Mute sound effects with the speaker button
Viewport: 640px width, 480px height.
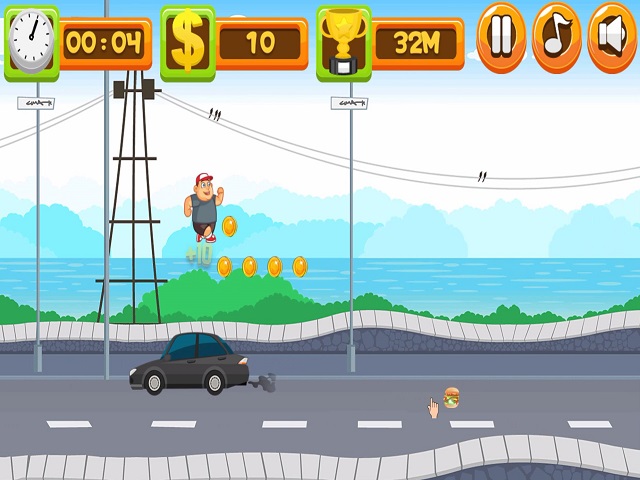(611, 37)
